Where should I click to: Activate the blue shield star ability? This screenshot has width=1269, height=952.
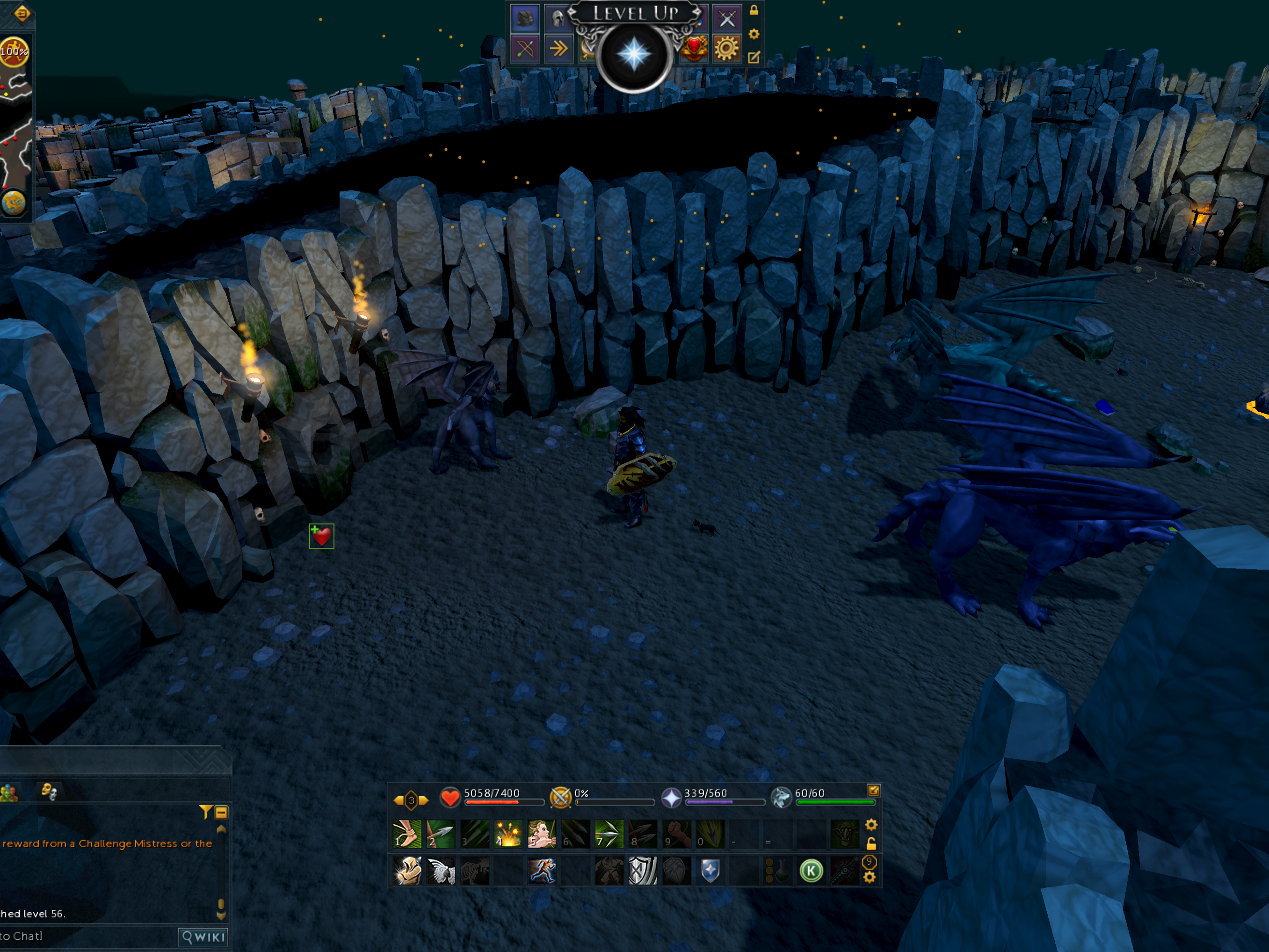pyautogui.click(x=710, y=871)
